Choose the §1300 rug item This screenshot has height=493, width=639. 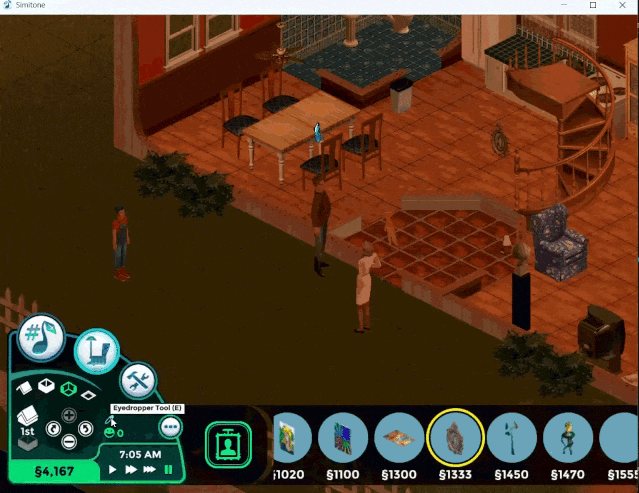(399, 439)
